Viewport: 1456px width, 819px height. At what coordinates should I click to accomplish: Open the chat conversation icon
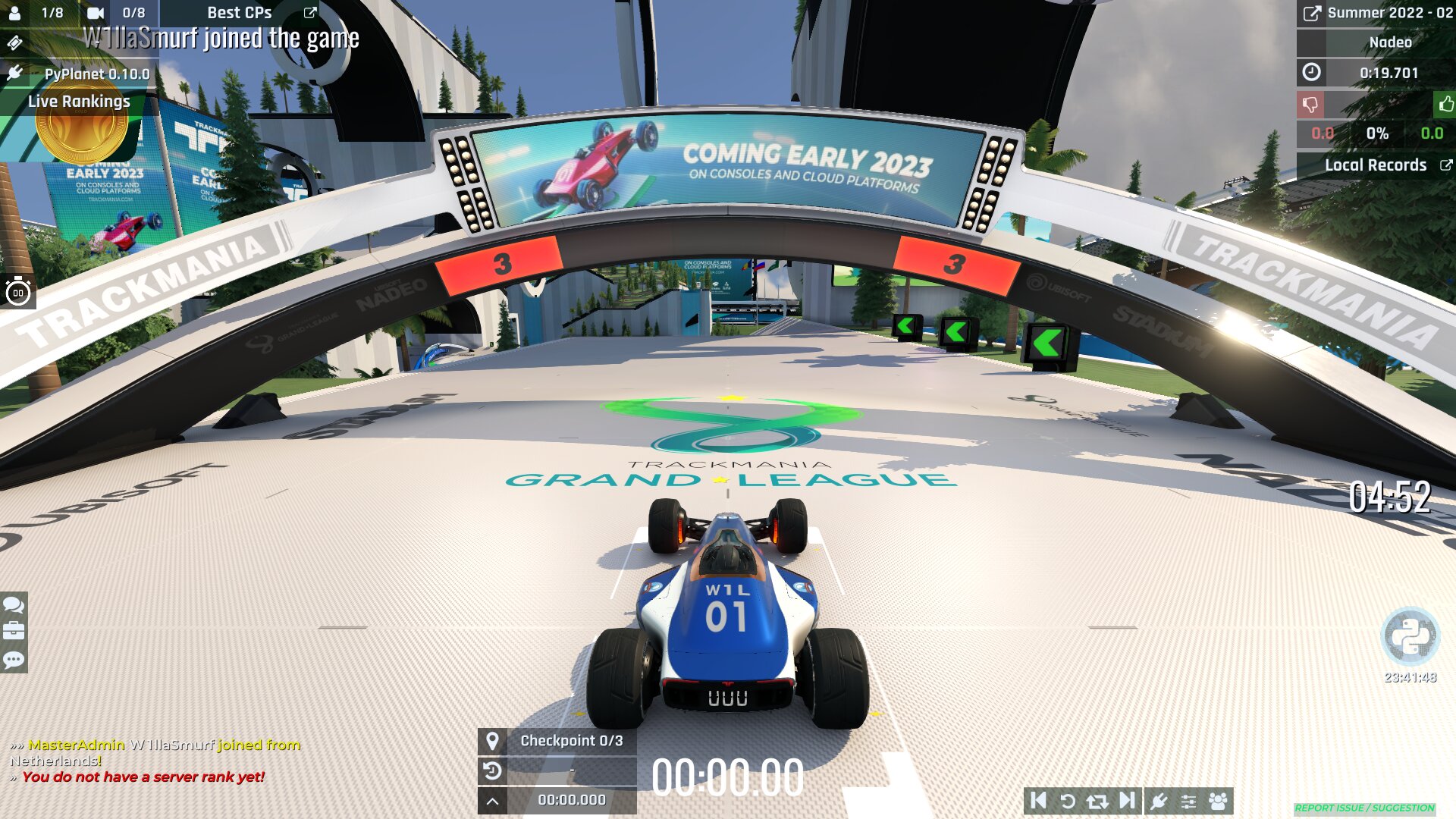coord(12,607)
